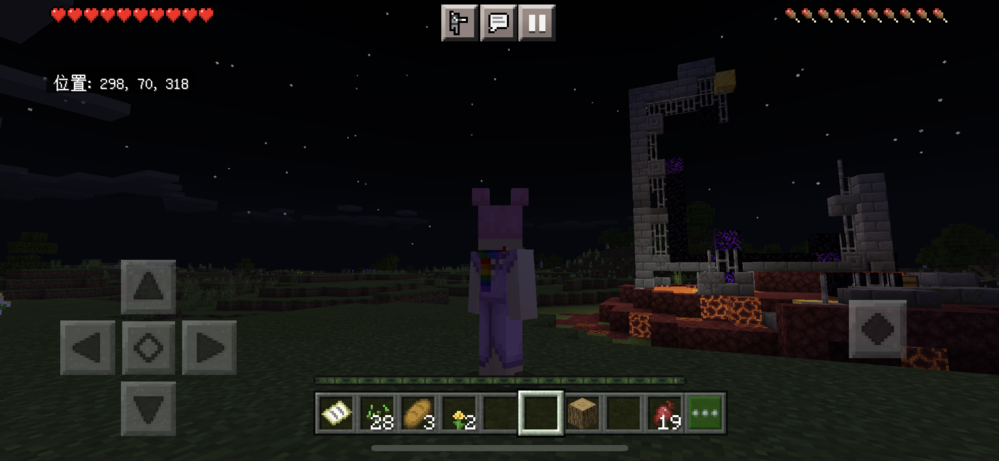Tap the jump button
The image size is (999, 461).
(877, 329)
